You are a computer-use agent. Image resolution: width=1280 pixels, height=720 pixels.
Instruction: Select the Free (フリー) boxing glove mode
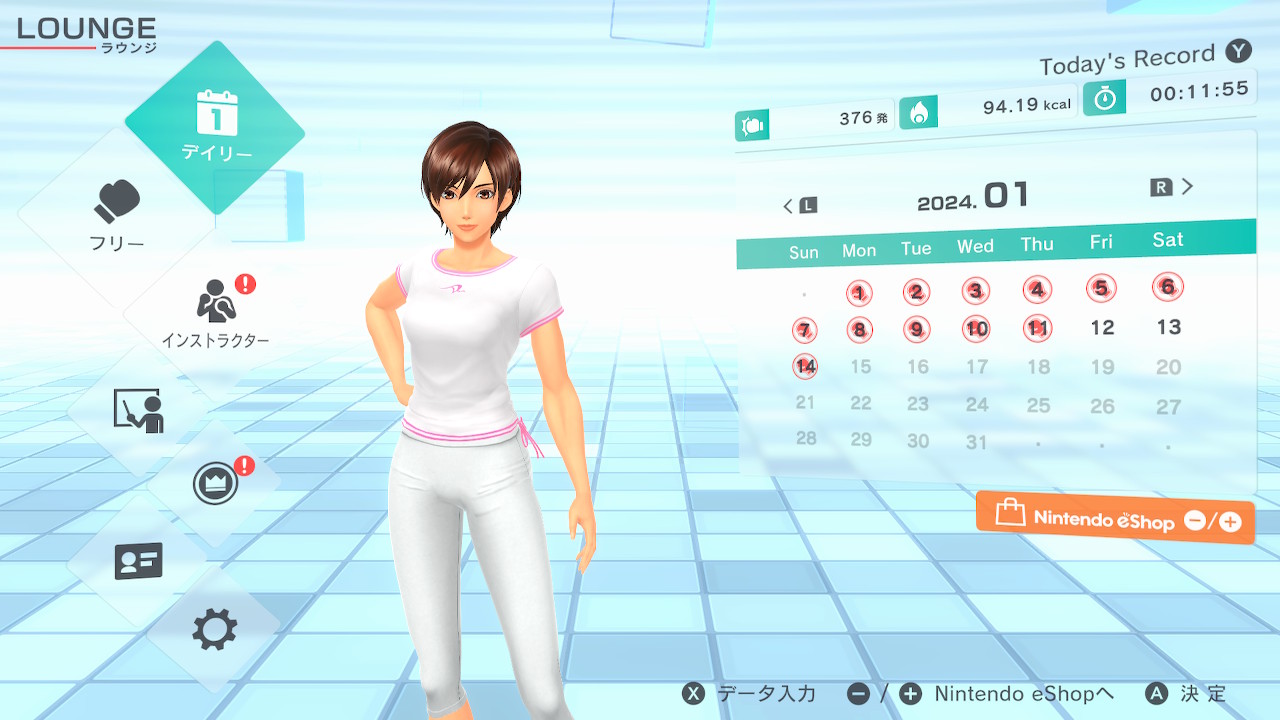coord(118,215)
